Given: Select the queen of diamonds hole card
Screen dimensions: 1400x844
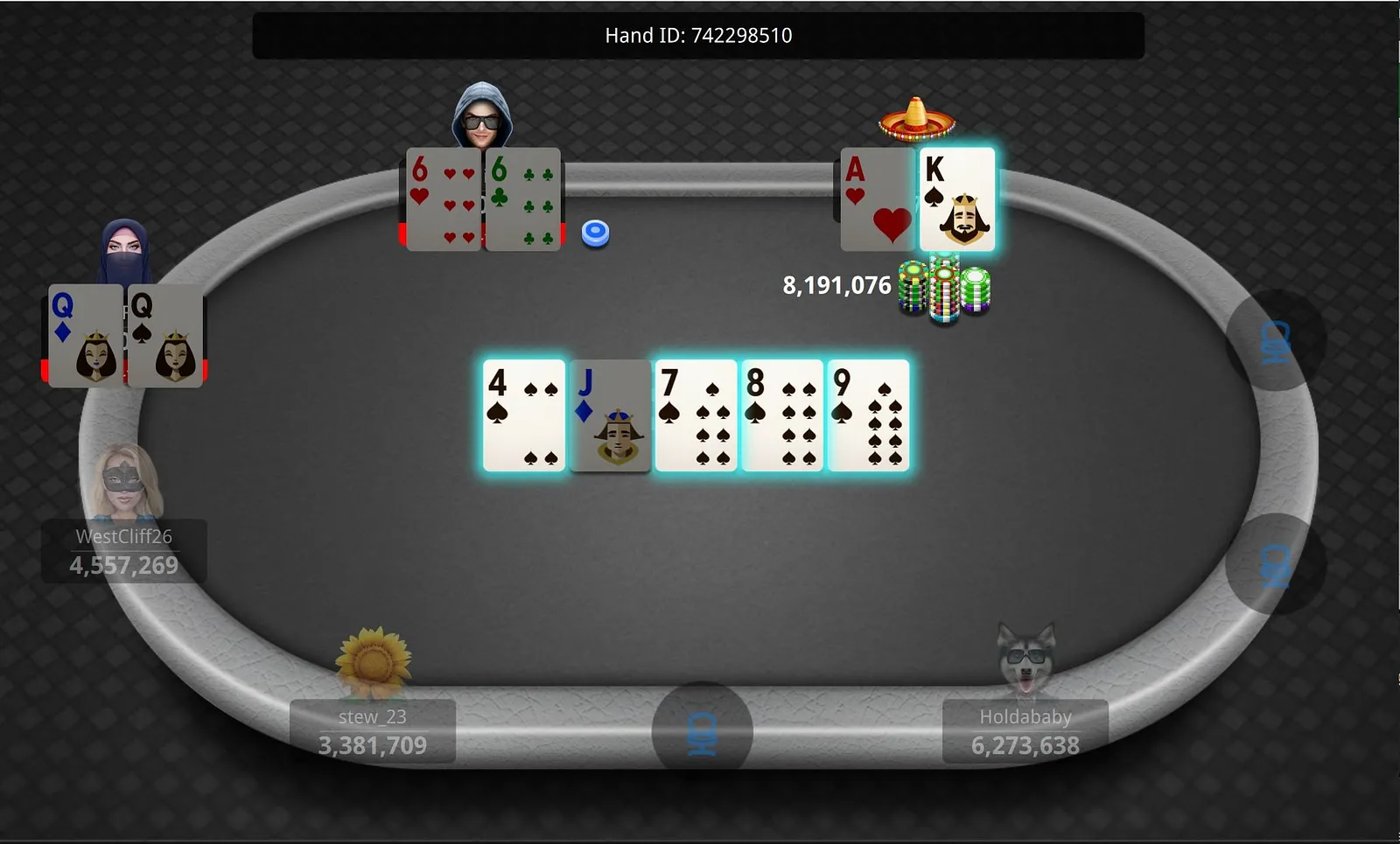Looking at the screenshot, I should pyautogui.click(x=85, y=336).
